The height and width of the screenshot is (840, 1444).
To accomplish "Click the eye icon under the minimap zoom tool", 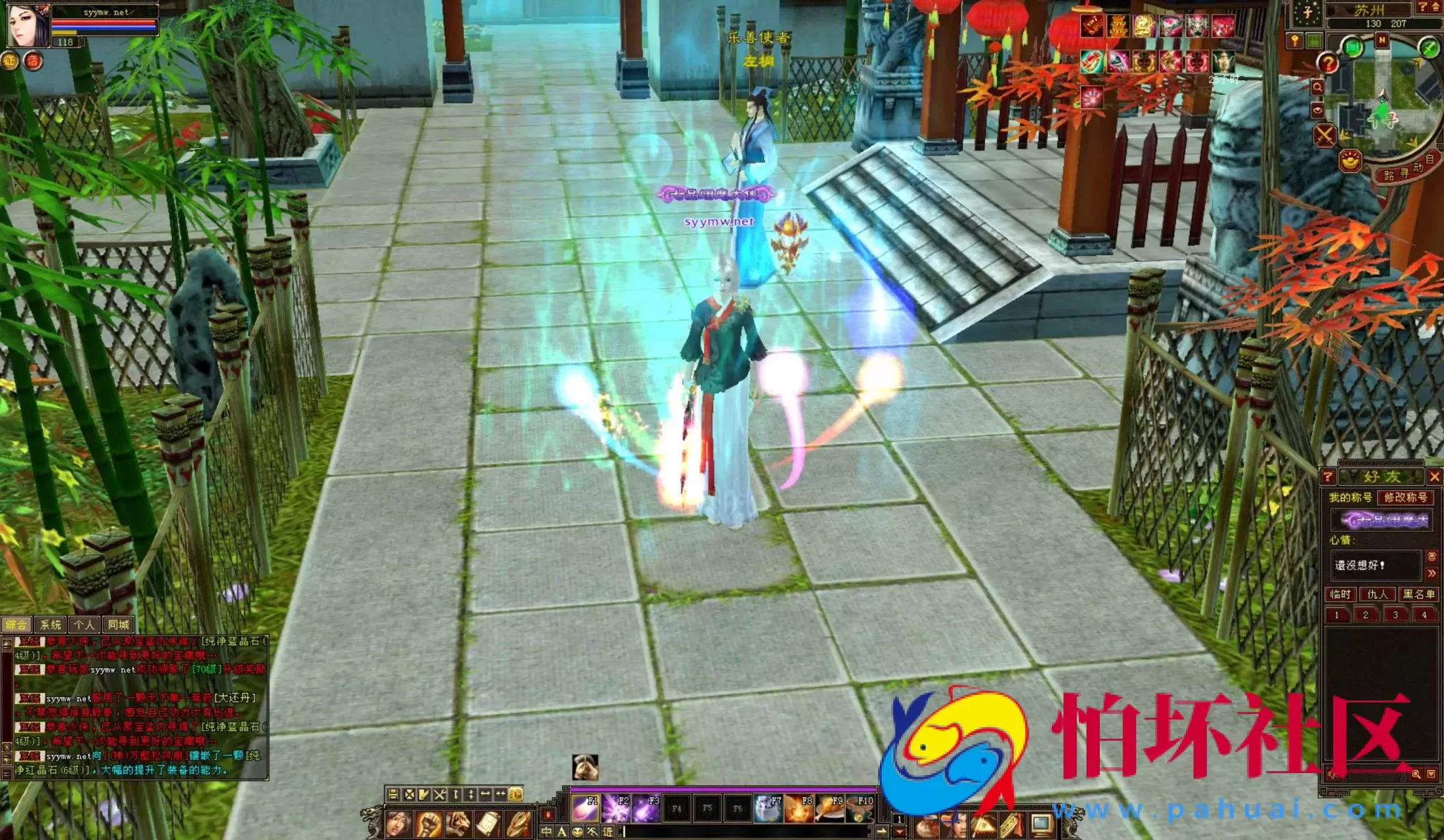I will pyautogui.click(x=1317, y=110).
